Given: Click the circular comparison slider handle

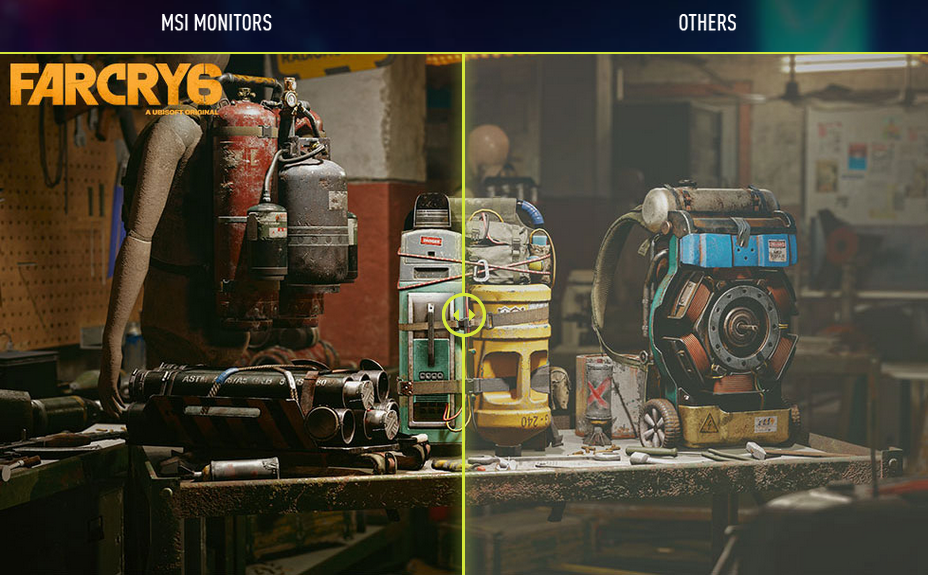Looking at the screenshot, I should [463, 315].
